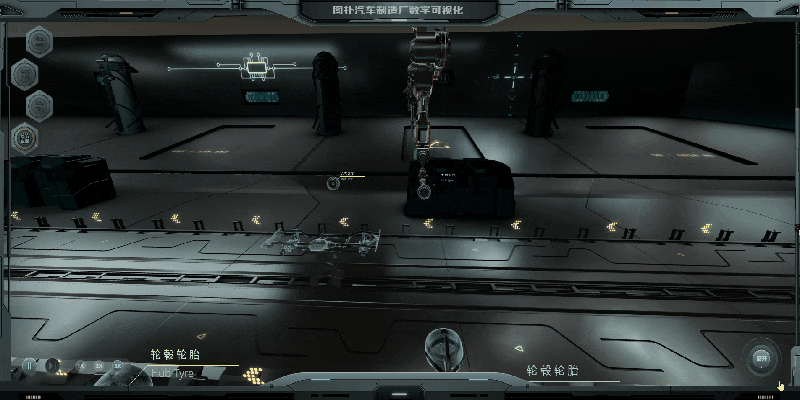Select the topmost hexagon menu button
The width and height of the screenshot is (800, 400).
coord(39,41)
